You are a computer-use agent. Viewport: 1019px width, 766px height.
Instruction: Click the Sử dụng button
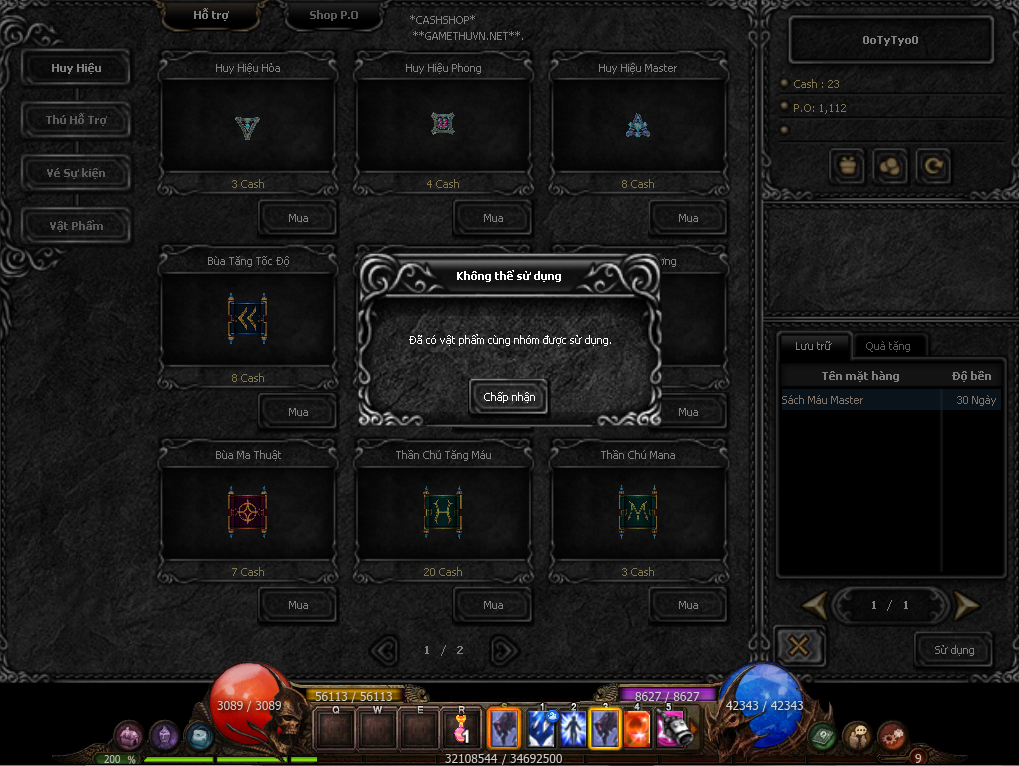pos(953,650)
